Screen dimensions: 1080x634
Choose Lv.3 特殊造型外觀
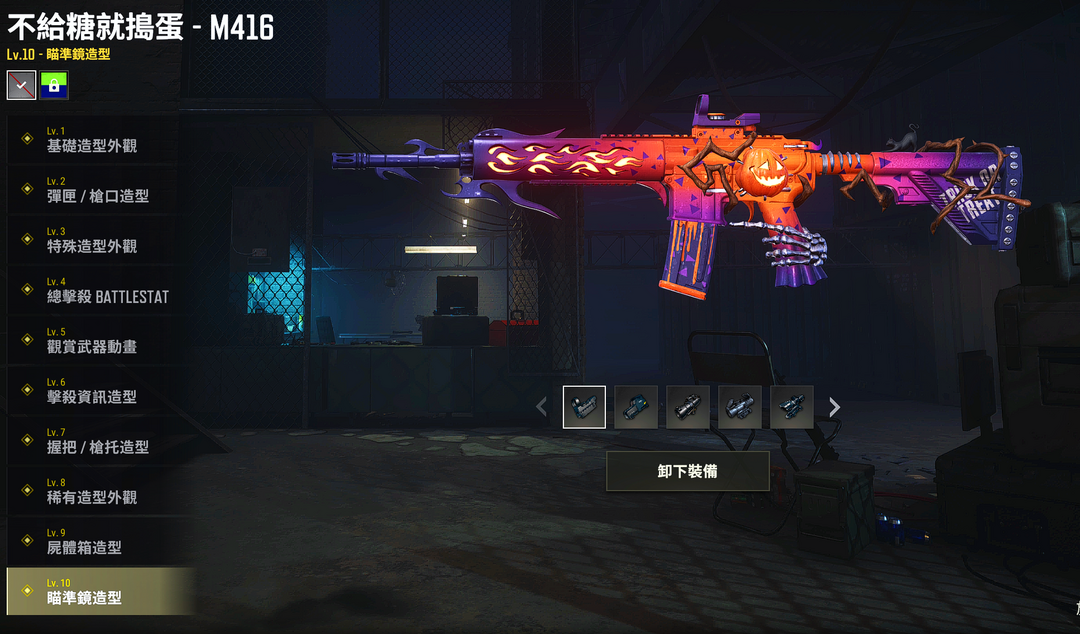click(92, 240)
